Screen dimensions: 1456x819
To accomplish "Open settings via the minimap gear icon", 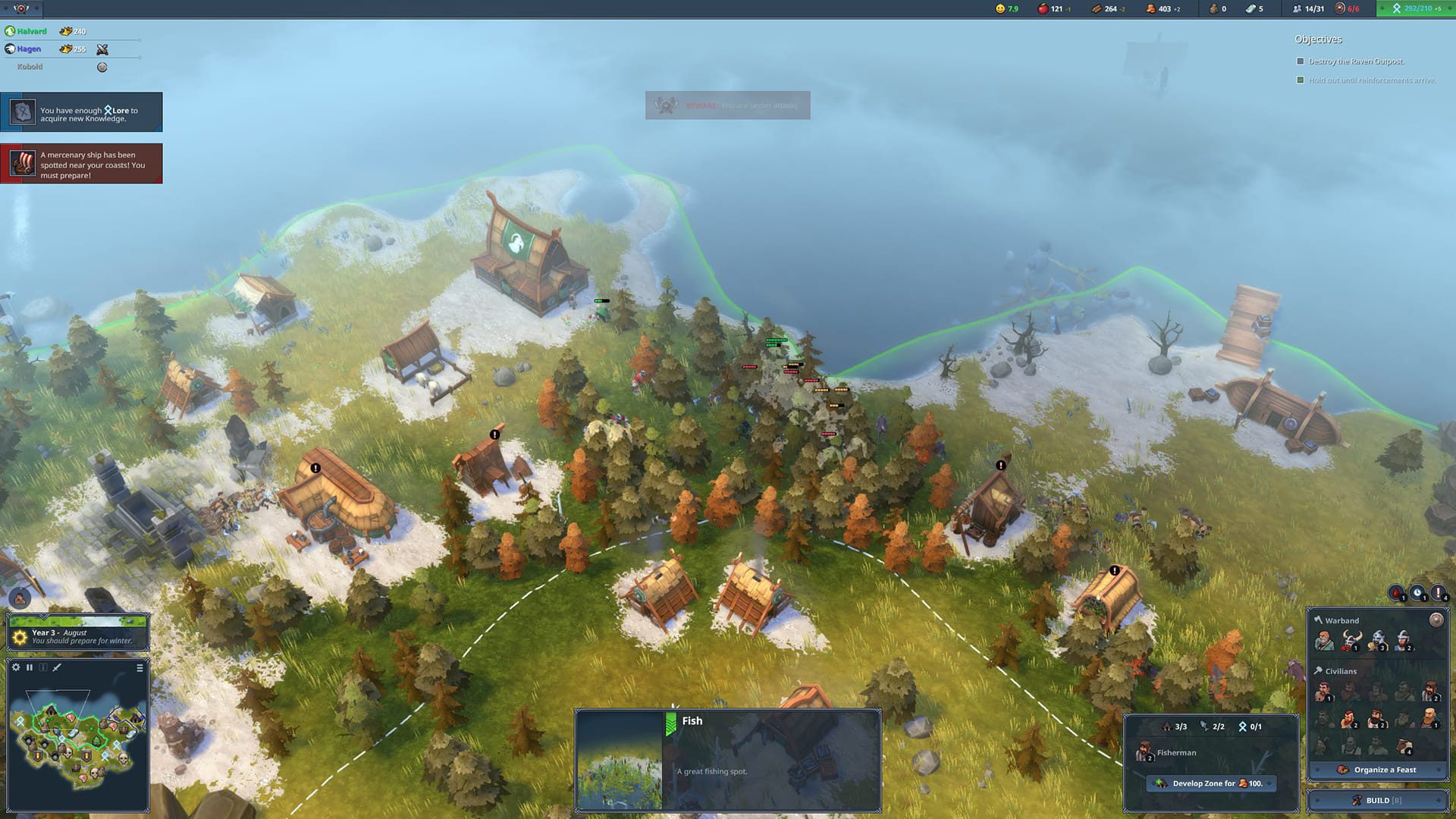I will (x=16, y=667).
